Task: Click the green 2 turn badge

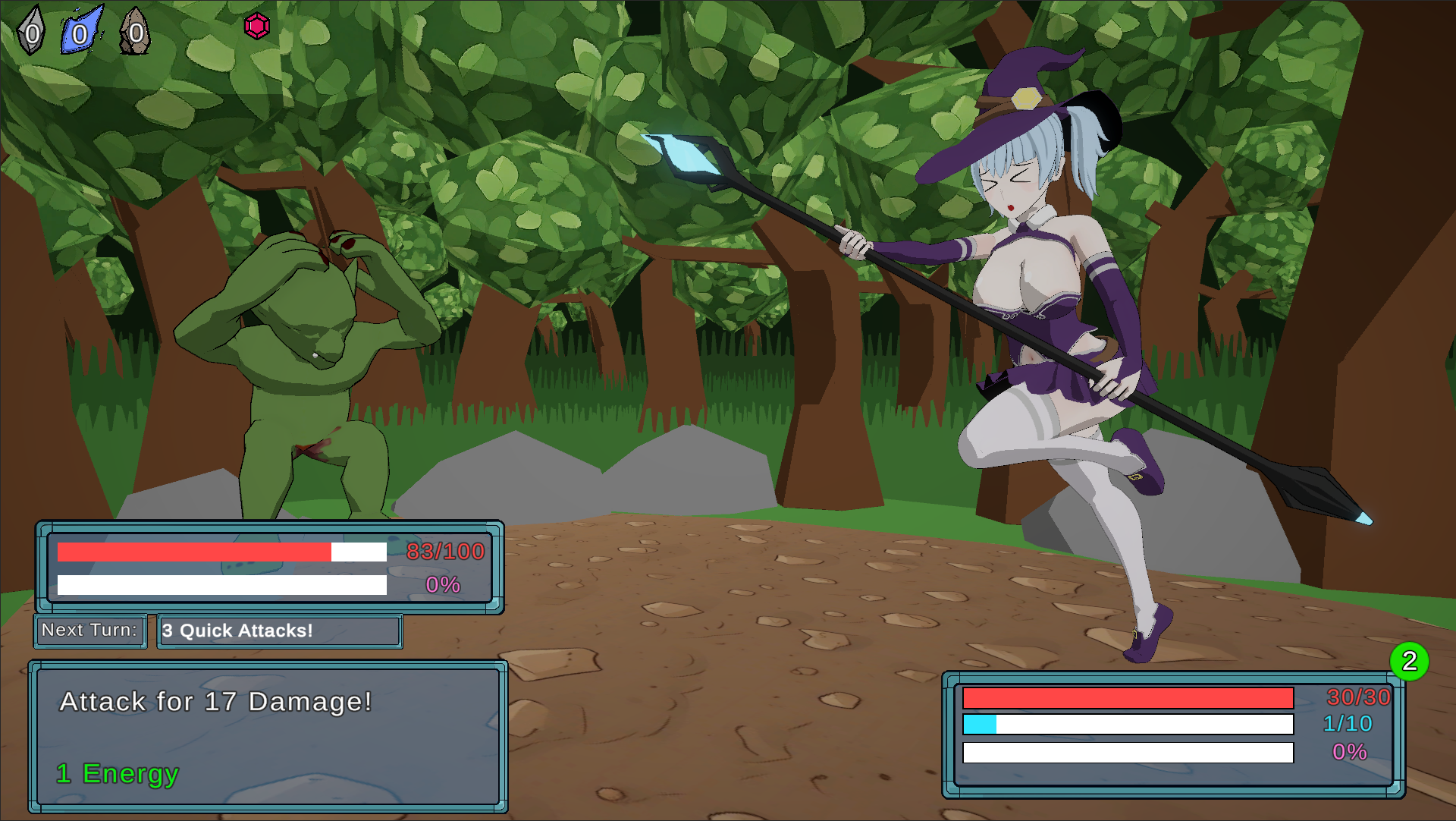Action: (1410, 661)
